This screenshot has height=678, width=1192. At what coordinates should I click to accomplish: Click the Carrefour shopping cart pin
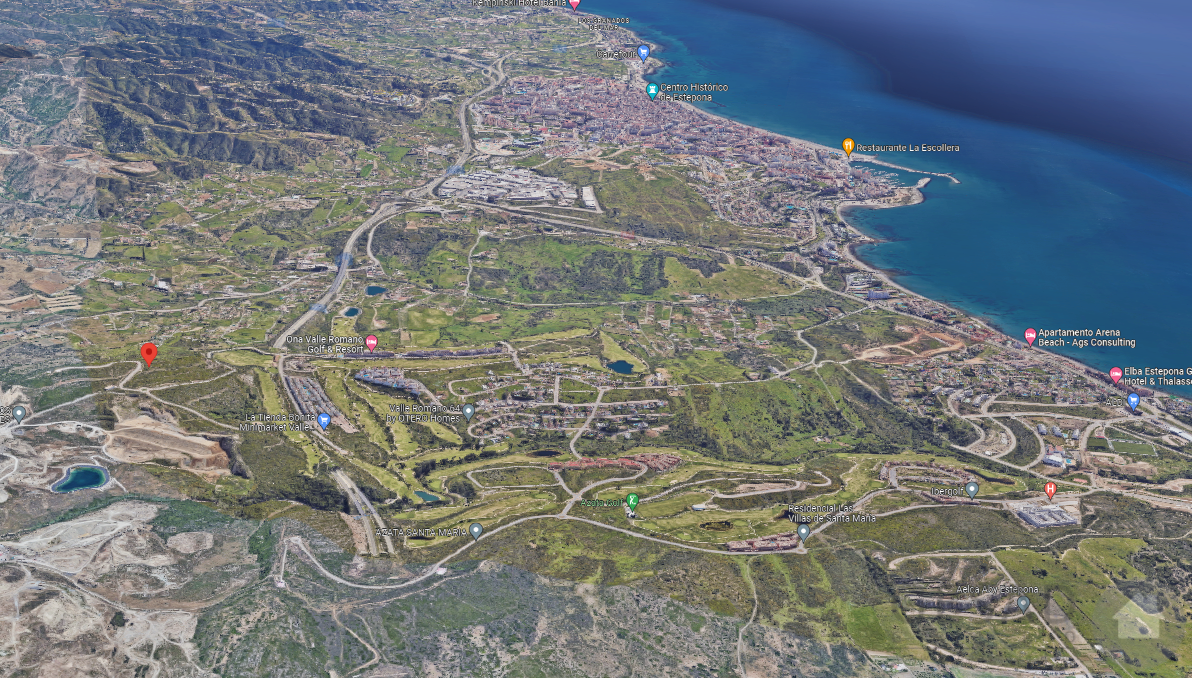643,51
